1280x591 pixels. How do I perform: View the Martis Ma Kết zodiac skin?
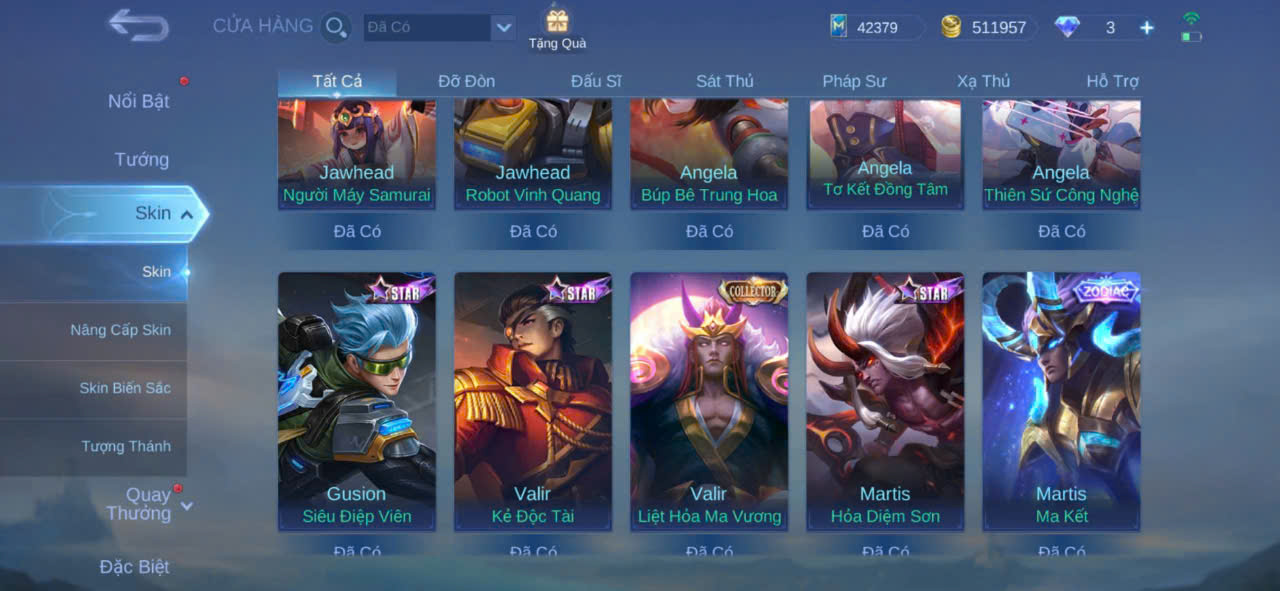1061,400
